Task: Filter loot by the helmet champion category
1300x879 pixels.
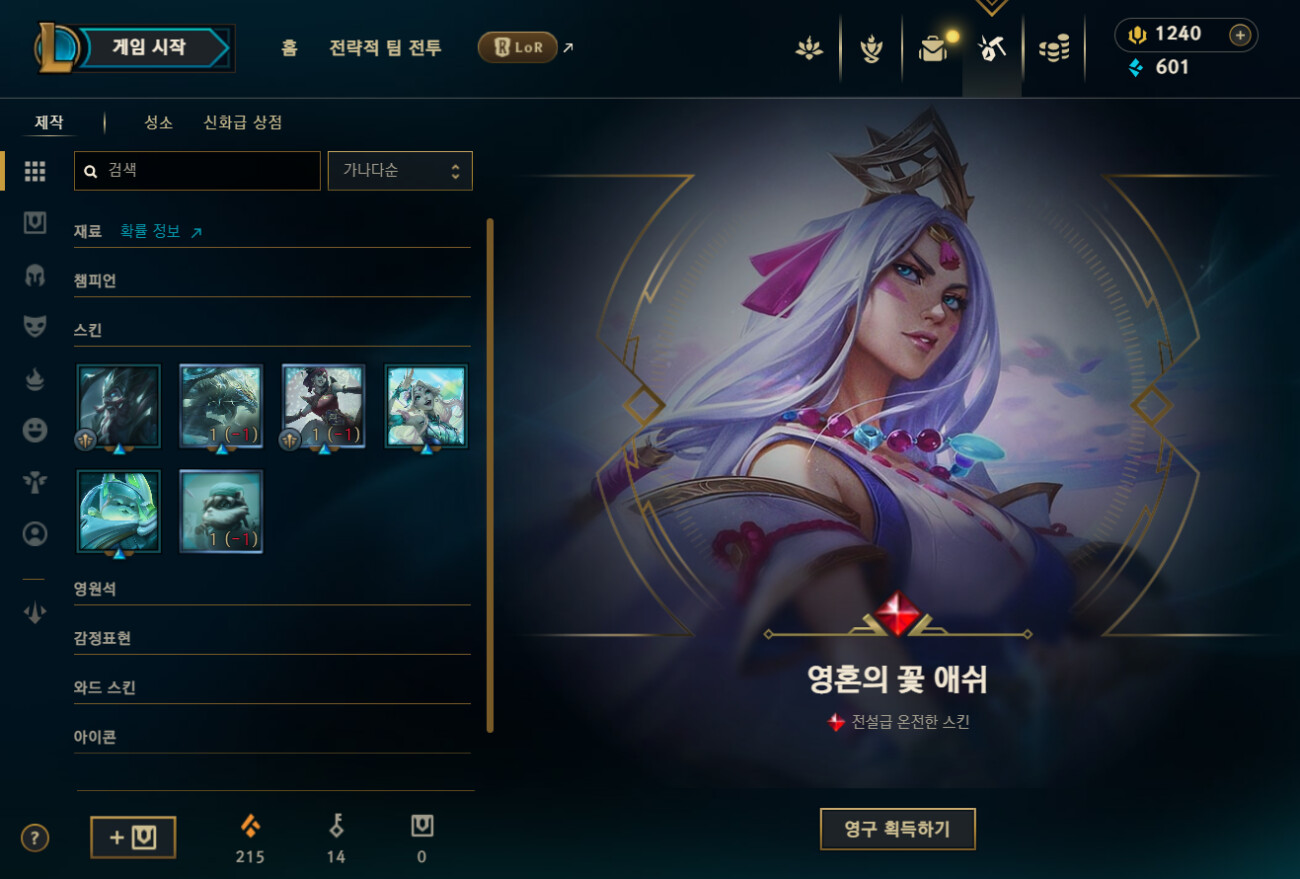Action: pyautogui.click(x=35, y=276)
